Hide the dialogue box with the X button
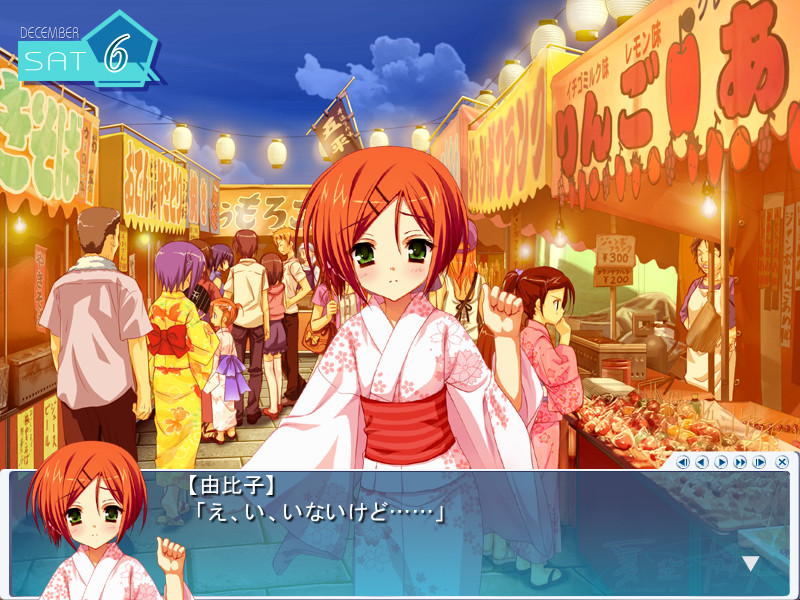This screenshot has height=600, width=800. [782, 462]
